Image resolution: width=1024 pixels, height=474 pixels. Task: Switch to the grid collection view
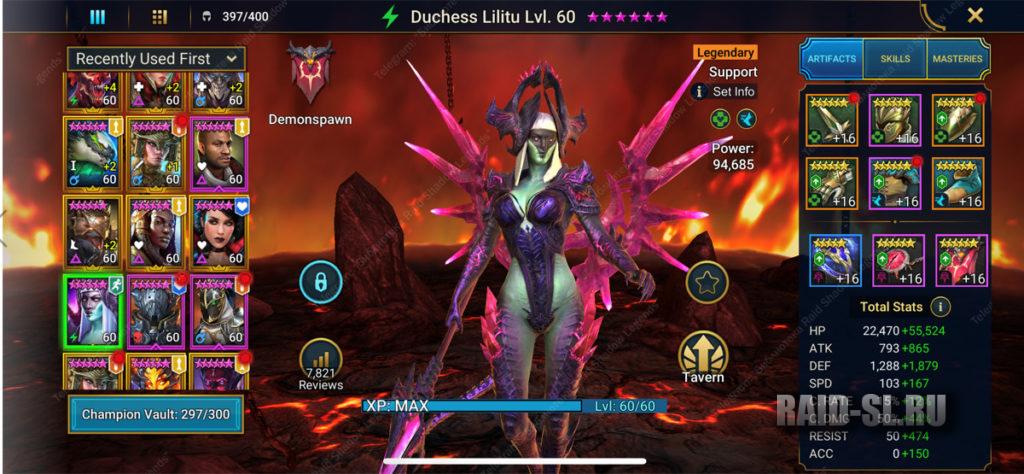(159, 16)
